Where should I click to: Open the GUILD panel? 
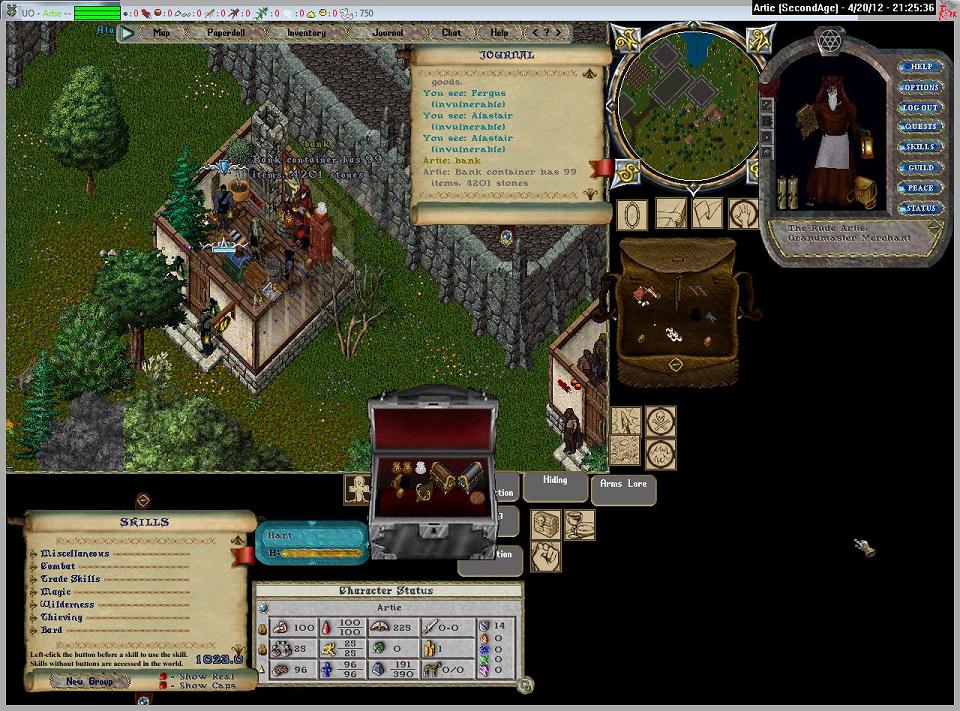click(920, 168)
